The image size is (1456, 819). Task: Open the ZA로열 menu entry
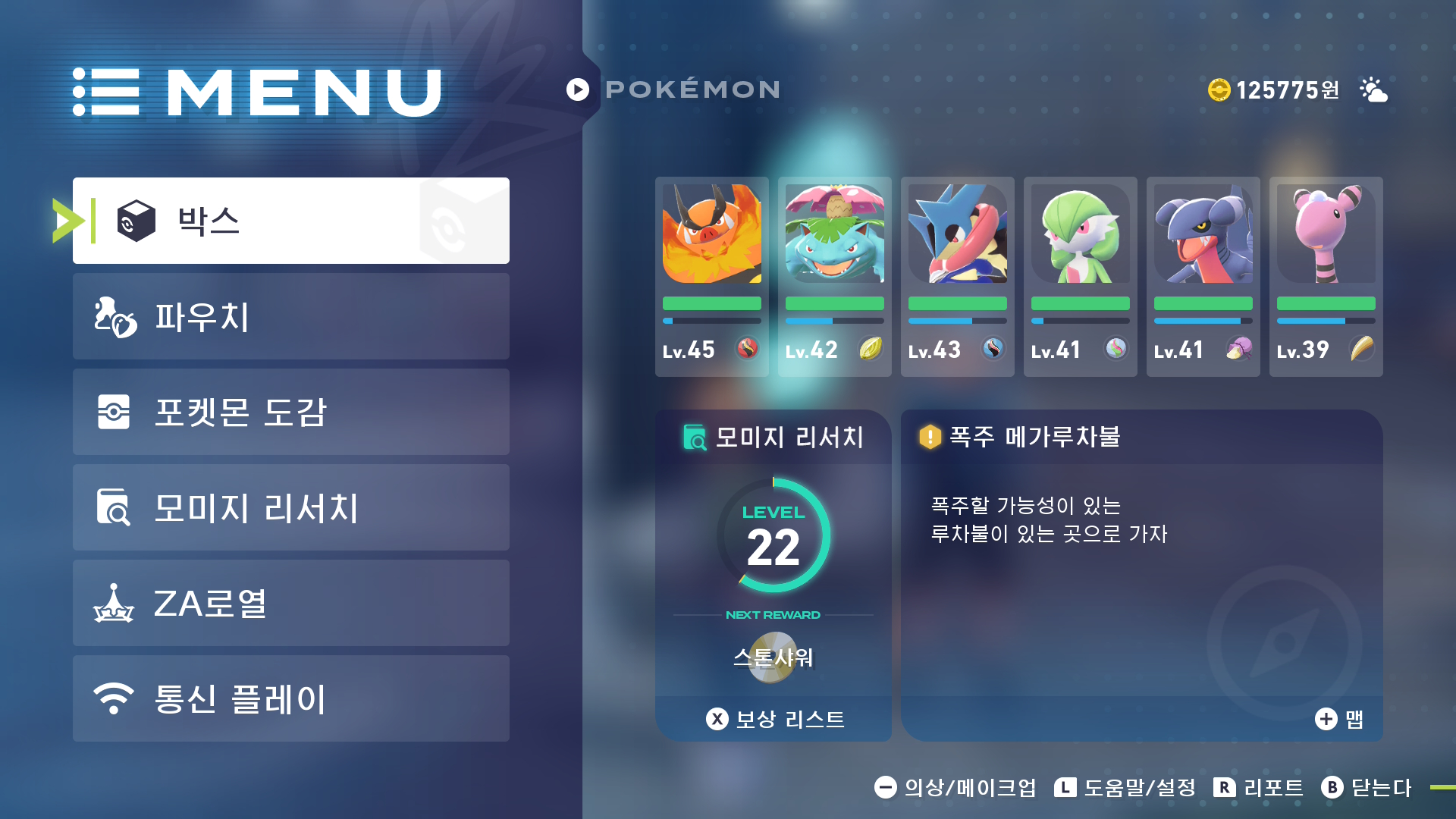(291, 603)
